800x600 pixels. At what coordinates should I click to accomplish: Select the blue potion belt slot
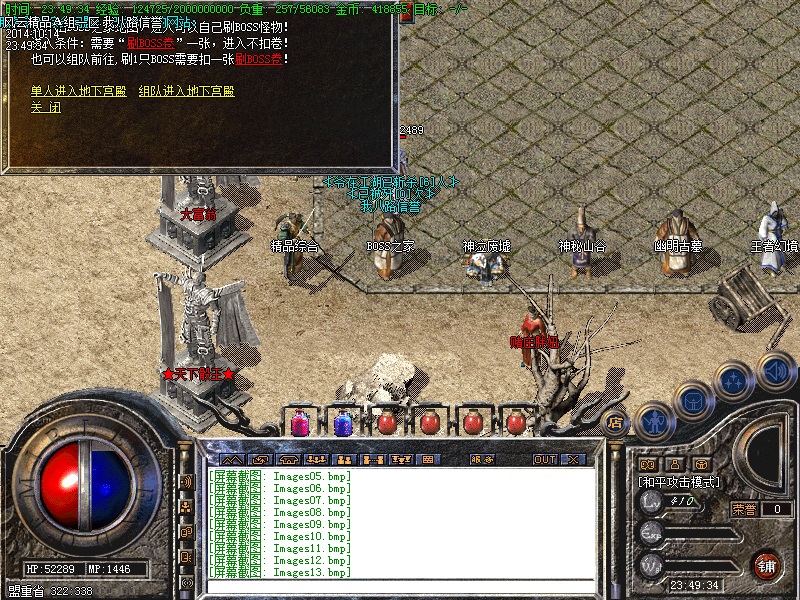pos(342,423)
